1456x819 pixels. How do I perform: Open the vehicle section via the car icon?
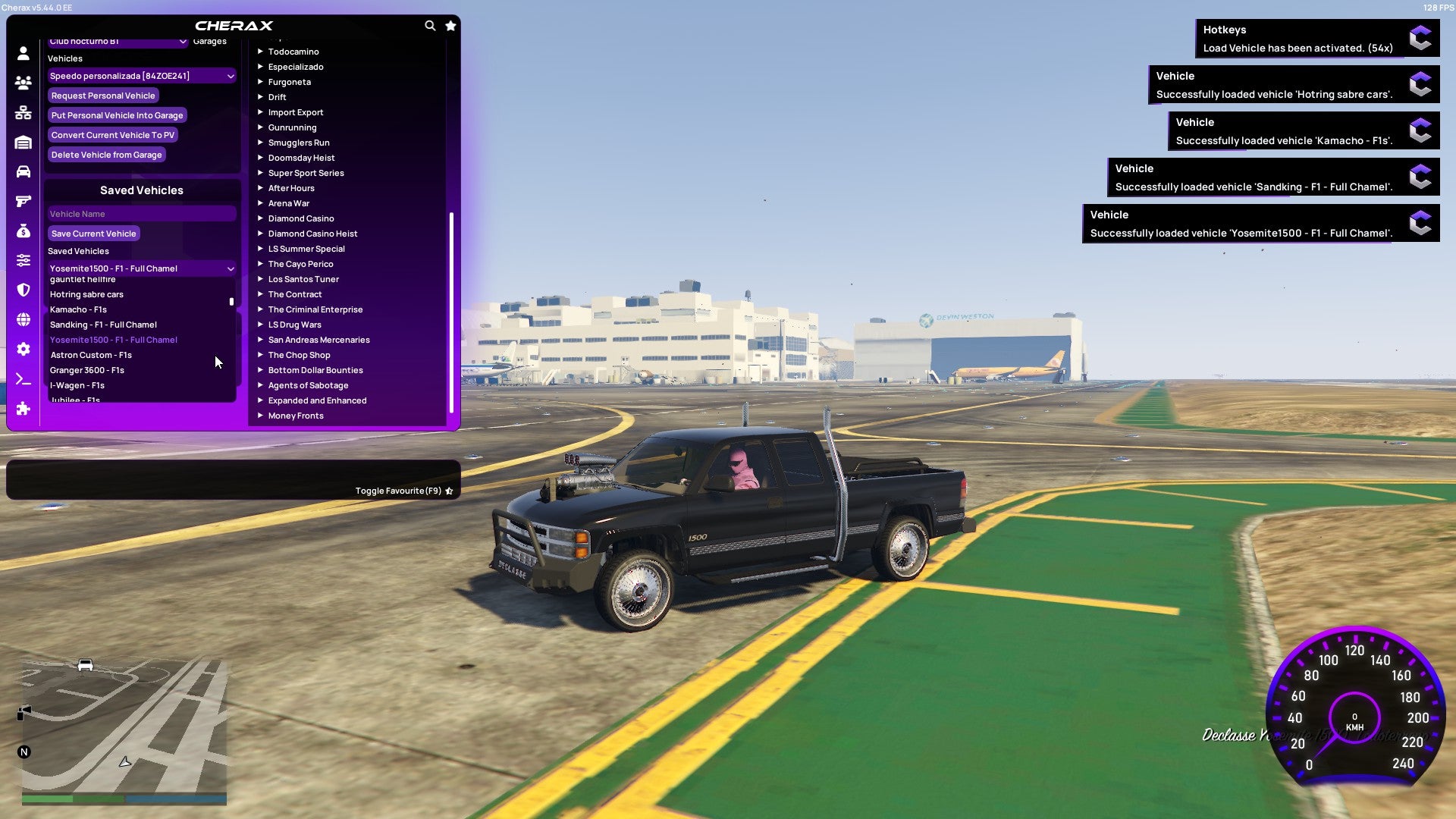point(23,173)
